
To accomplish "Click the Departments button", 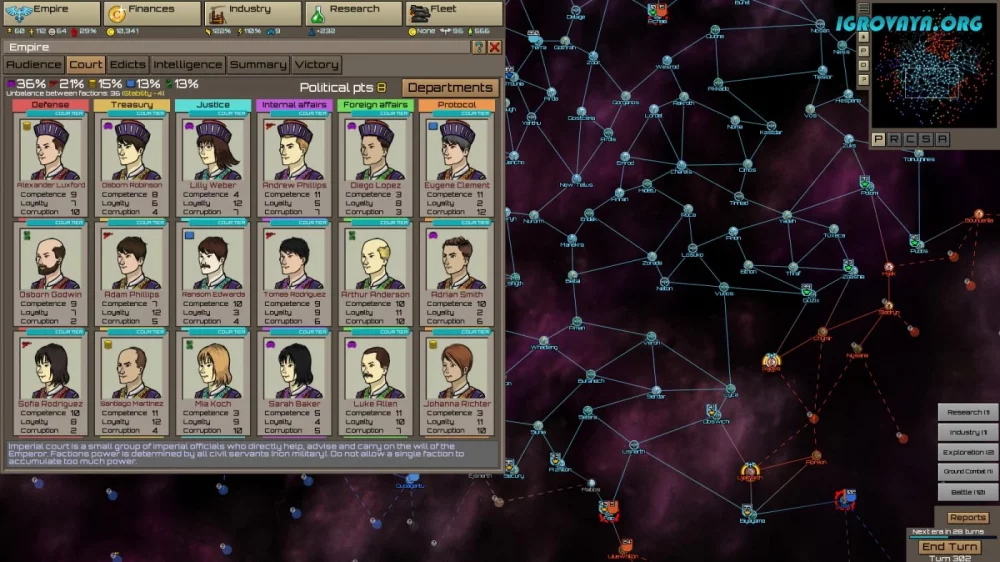I will pos(450,88).
